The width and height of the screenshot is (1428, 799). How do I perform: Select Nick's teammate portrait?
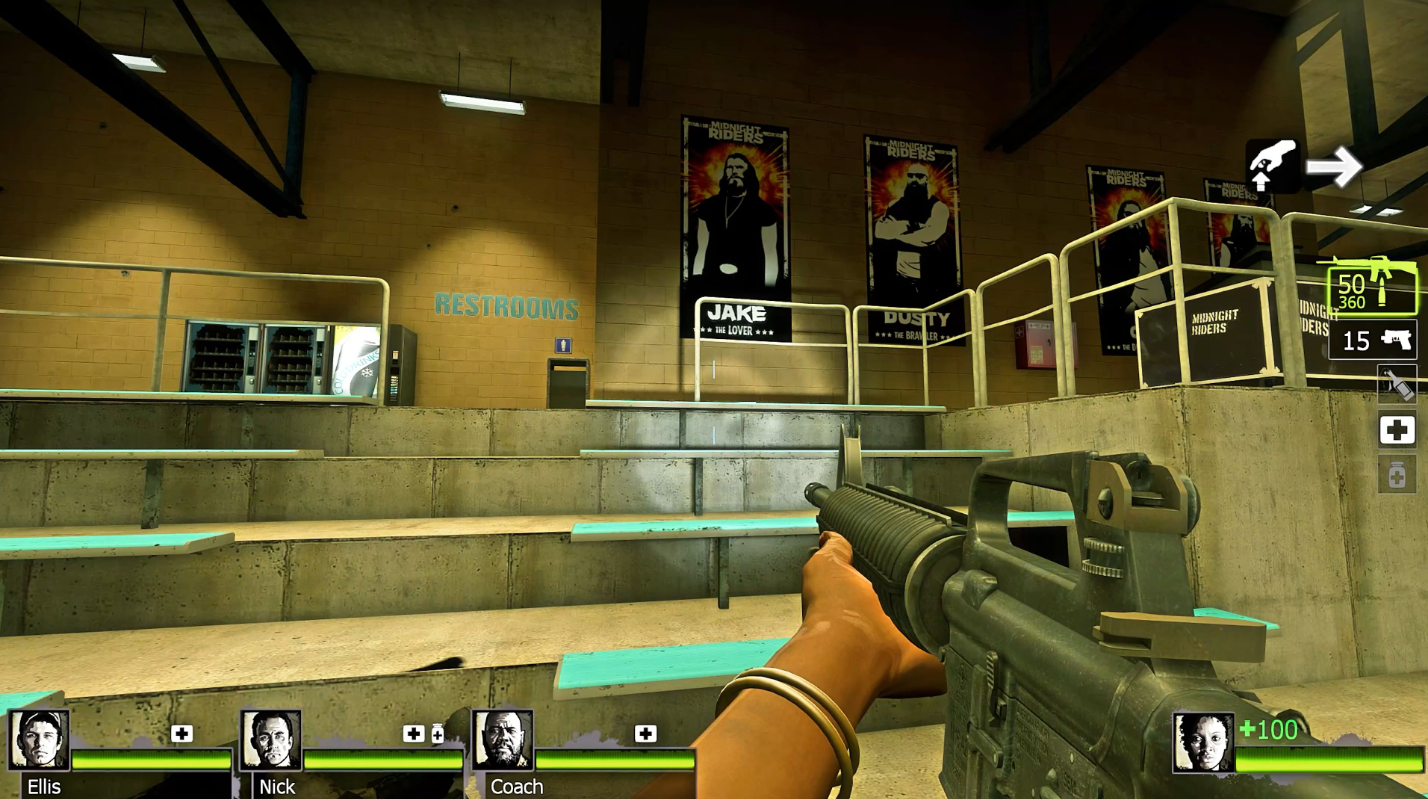pyautogui.click(x=271, y=740)
